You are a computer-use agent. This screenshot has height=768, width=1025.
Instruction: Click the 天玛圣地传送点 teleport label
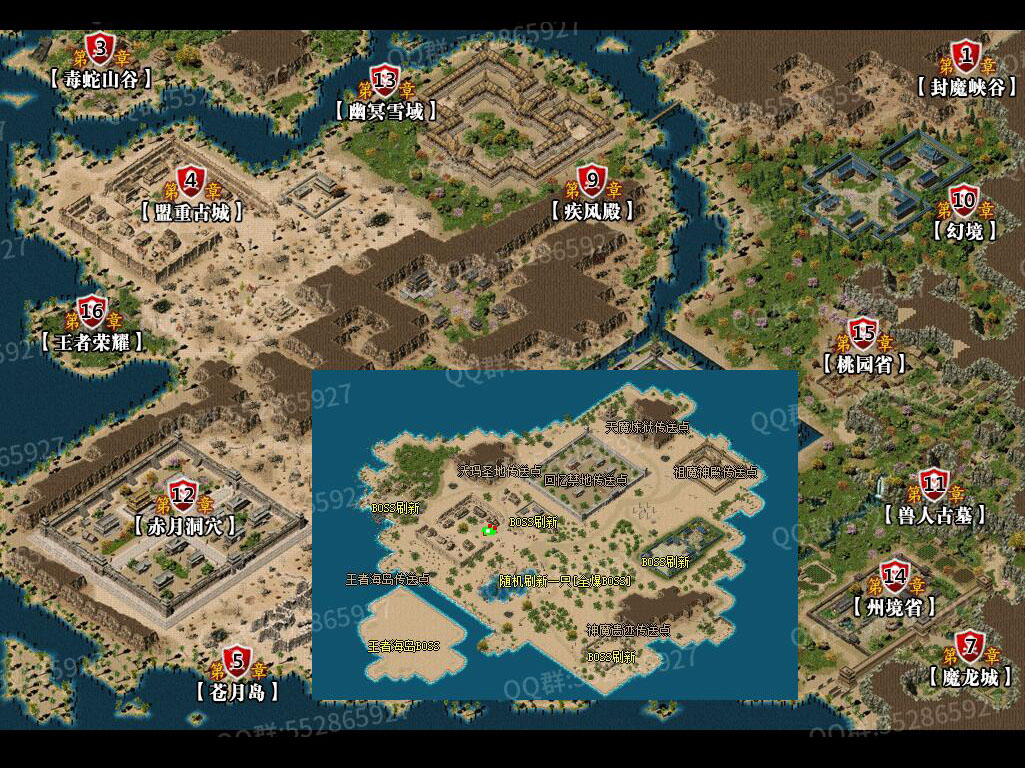499,470
